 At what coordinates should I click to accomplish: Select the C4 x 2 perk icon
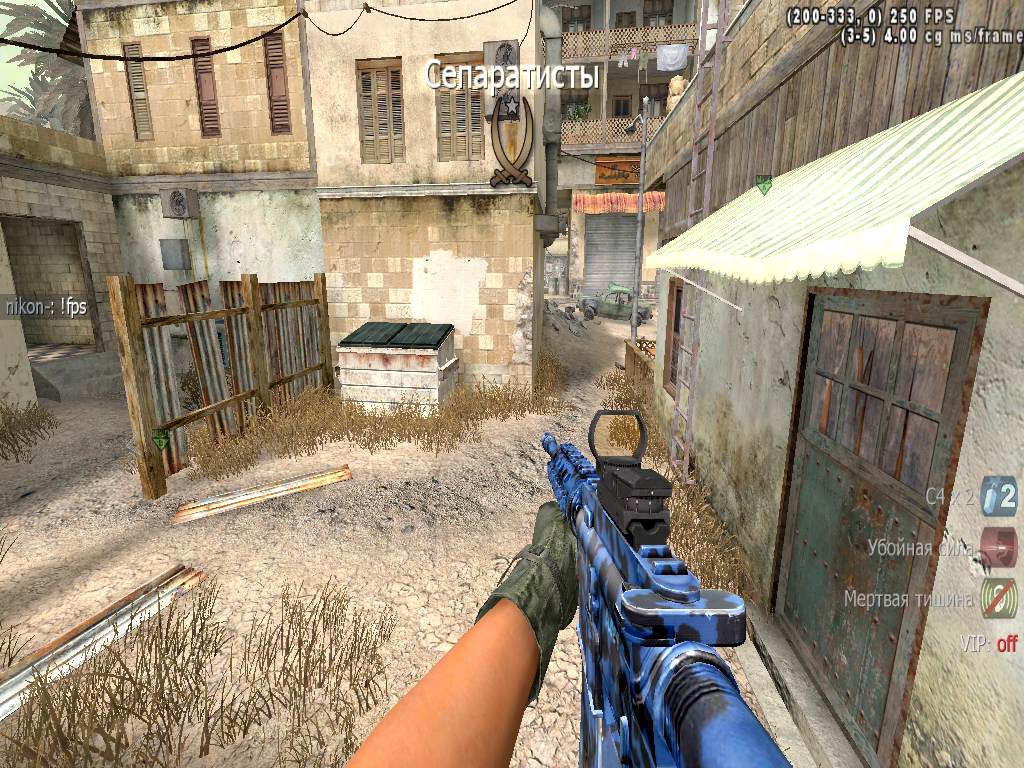pos(998,495)
